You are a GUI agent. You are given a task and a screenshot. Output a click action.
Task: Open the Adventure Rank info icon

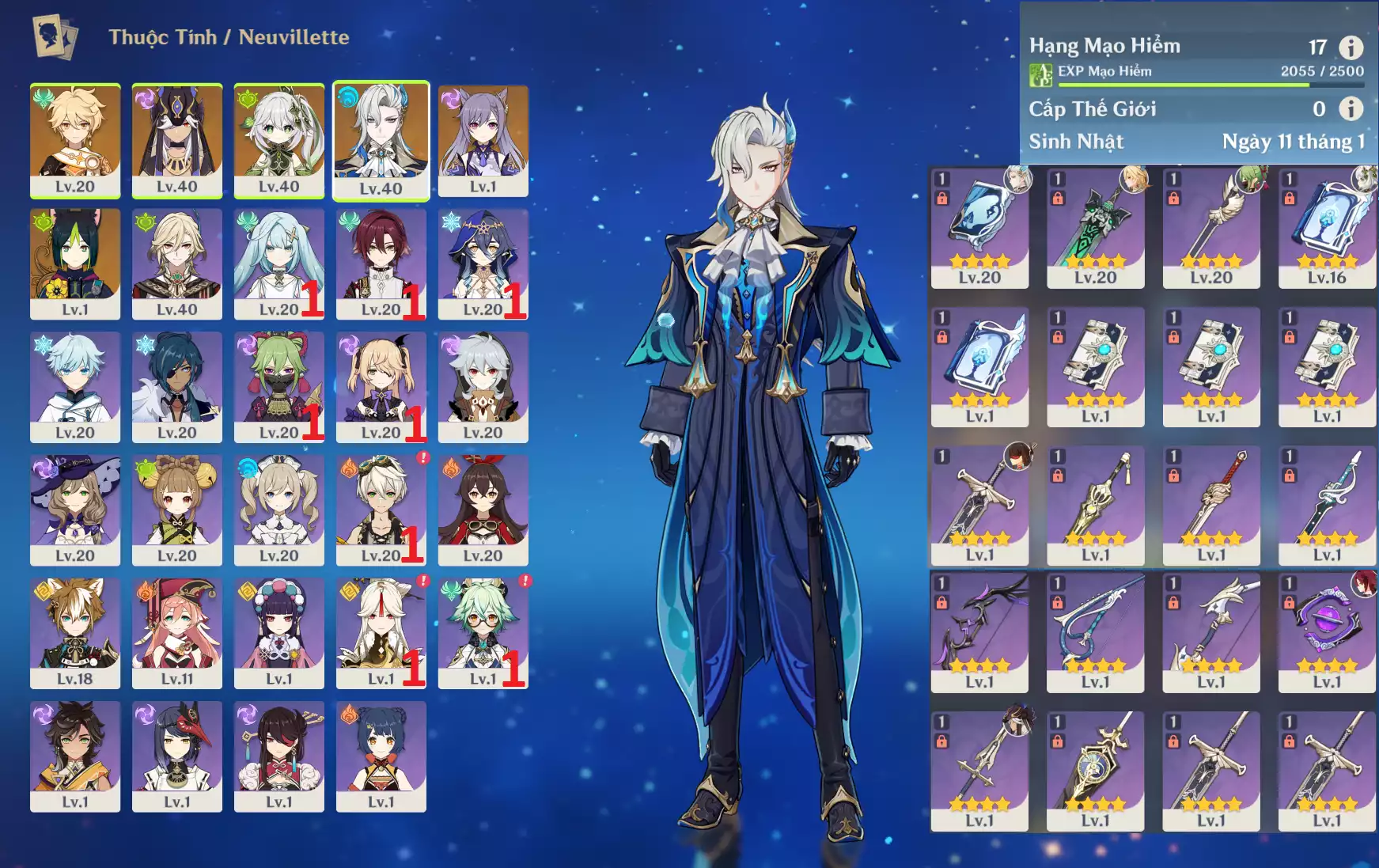coord(1351,47)
